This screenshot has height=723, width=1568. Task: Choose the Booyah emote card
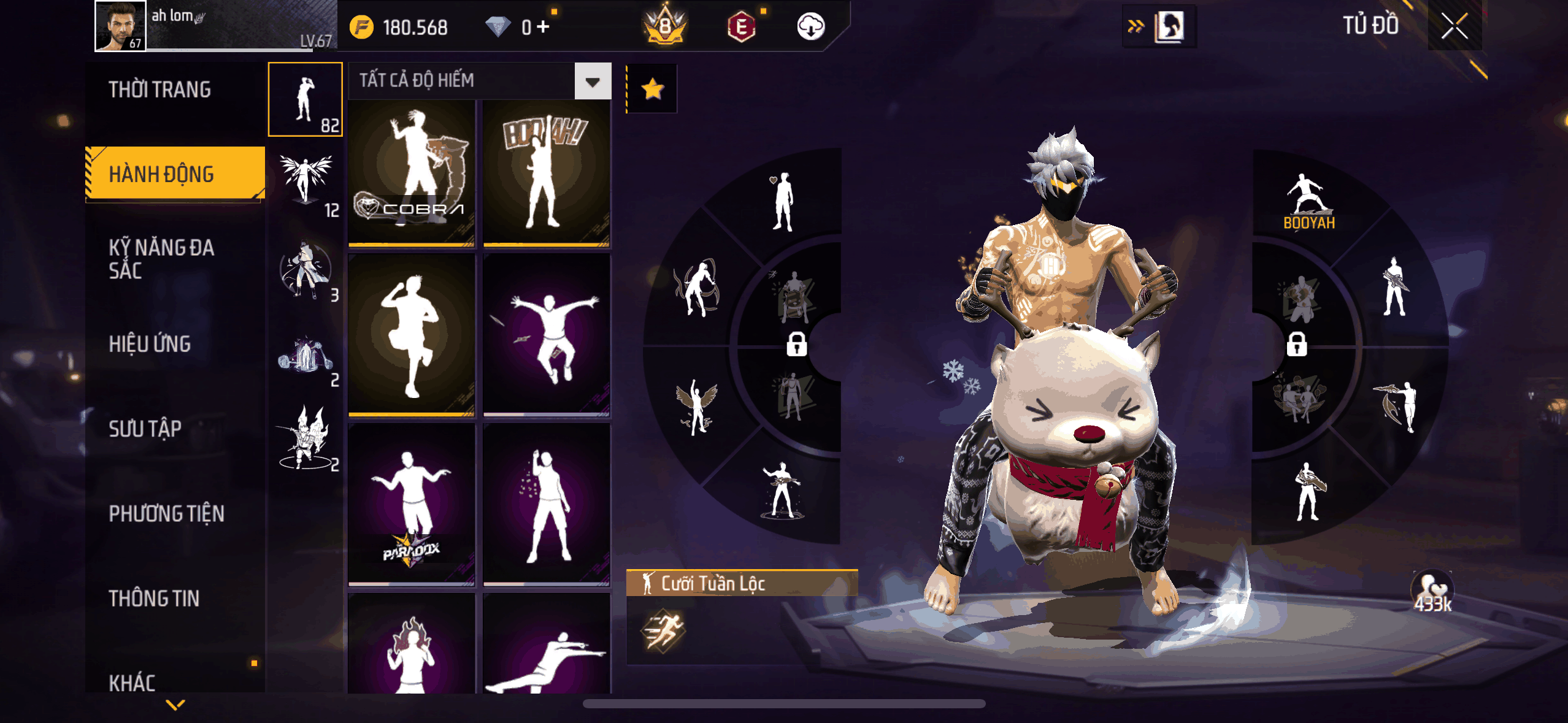[546, 173]
